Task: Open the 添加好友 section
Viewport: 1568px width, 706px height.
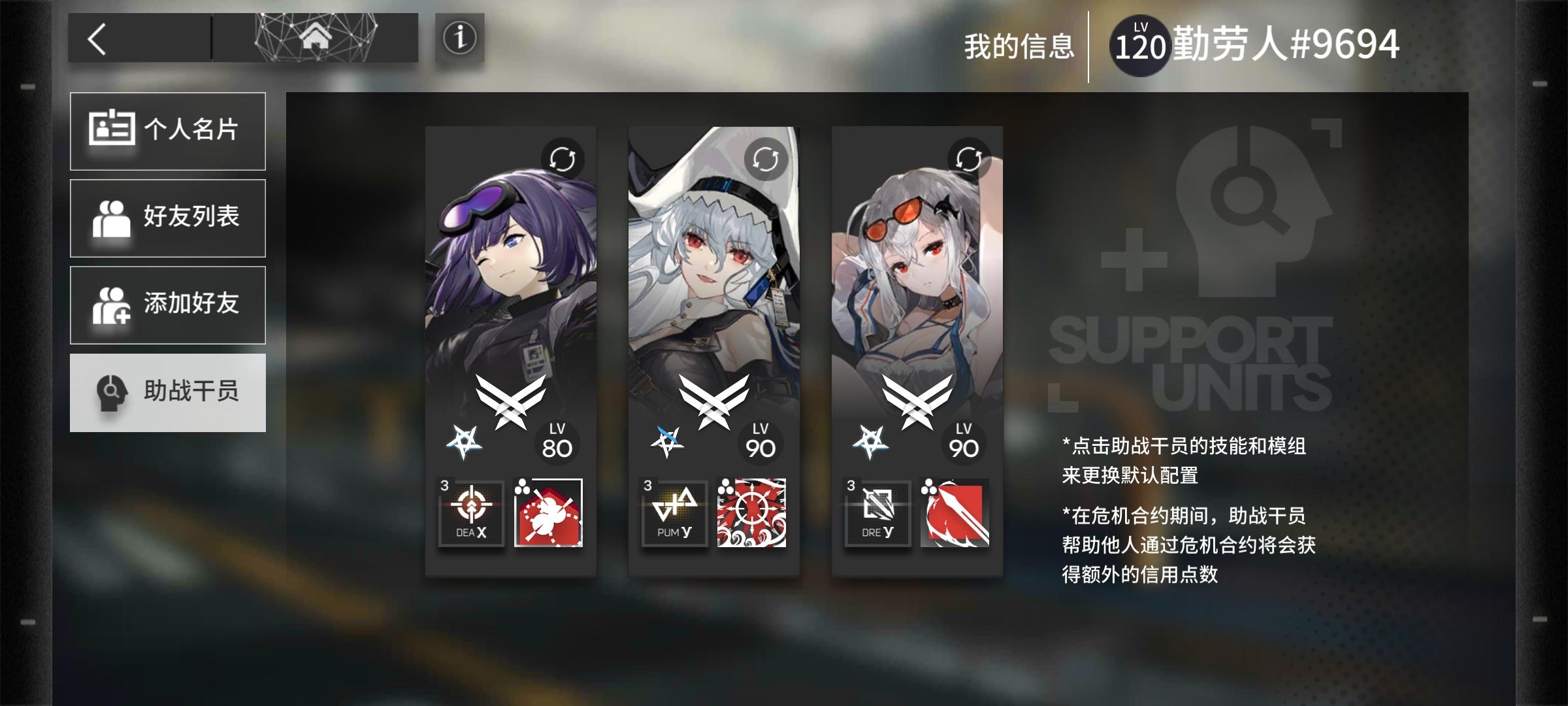Action: pos(168,305)
